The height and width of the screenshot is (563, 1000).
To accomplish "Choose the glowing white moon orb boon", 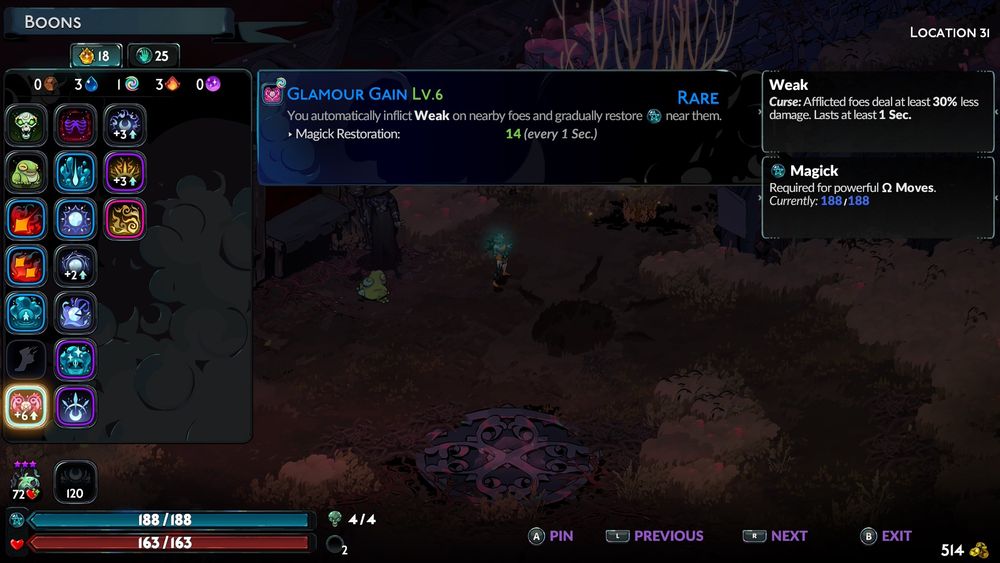I will 76,219.
